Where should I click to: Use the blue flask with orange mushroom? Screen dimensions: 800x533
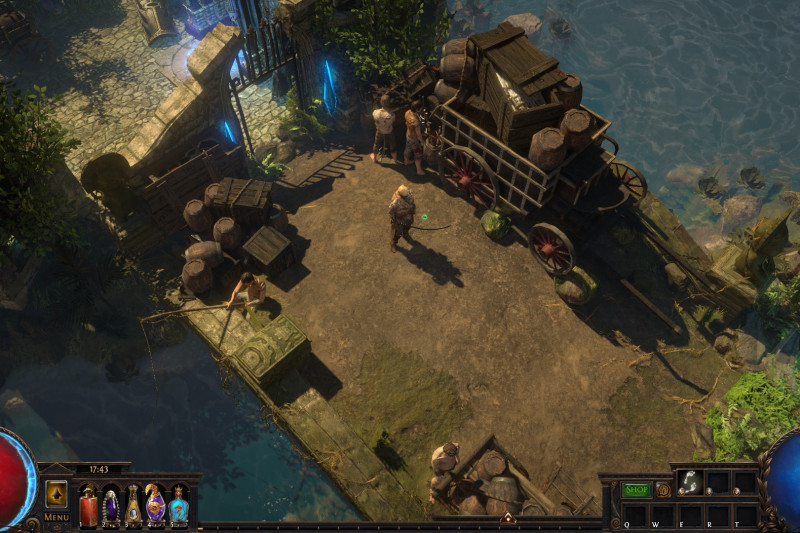point(178,504)
